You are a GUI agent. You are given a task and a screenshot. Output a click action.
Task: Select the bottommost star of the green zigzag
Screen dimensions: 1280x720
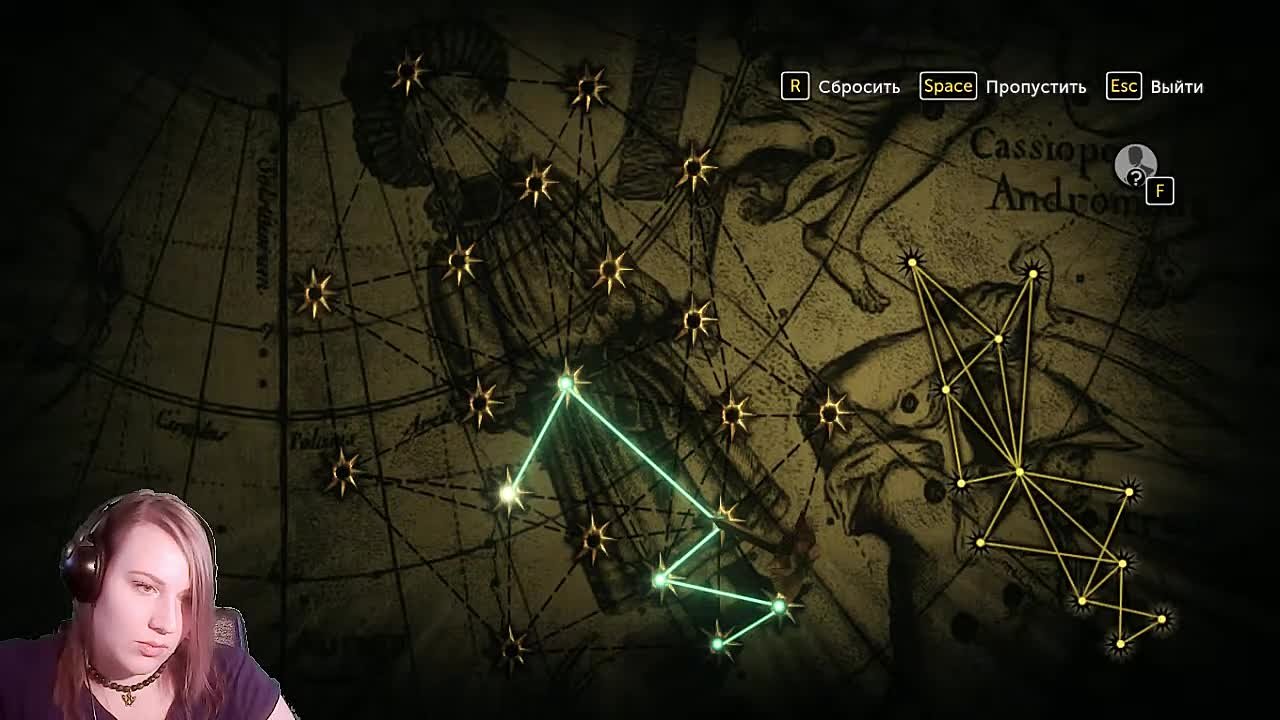point(716,643)
